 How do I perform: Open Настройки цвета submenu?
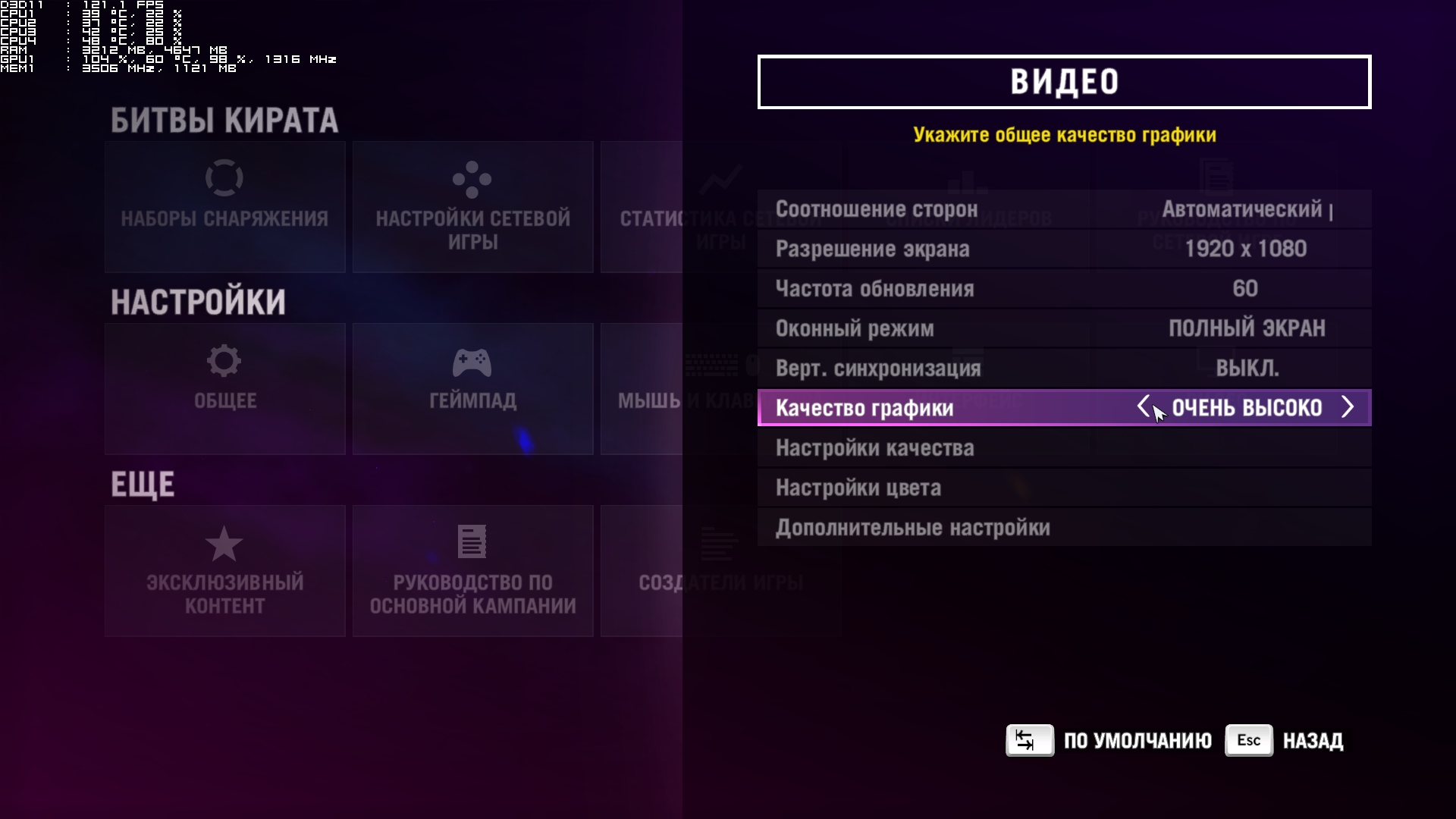tap(1063, 488)
